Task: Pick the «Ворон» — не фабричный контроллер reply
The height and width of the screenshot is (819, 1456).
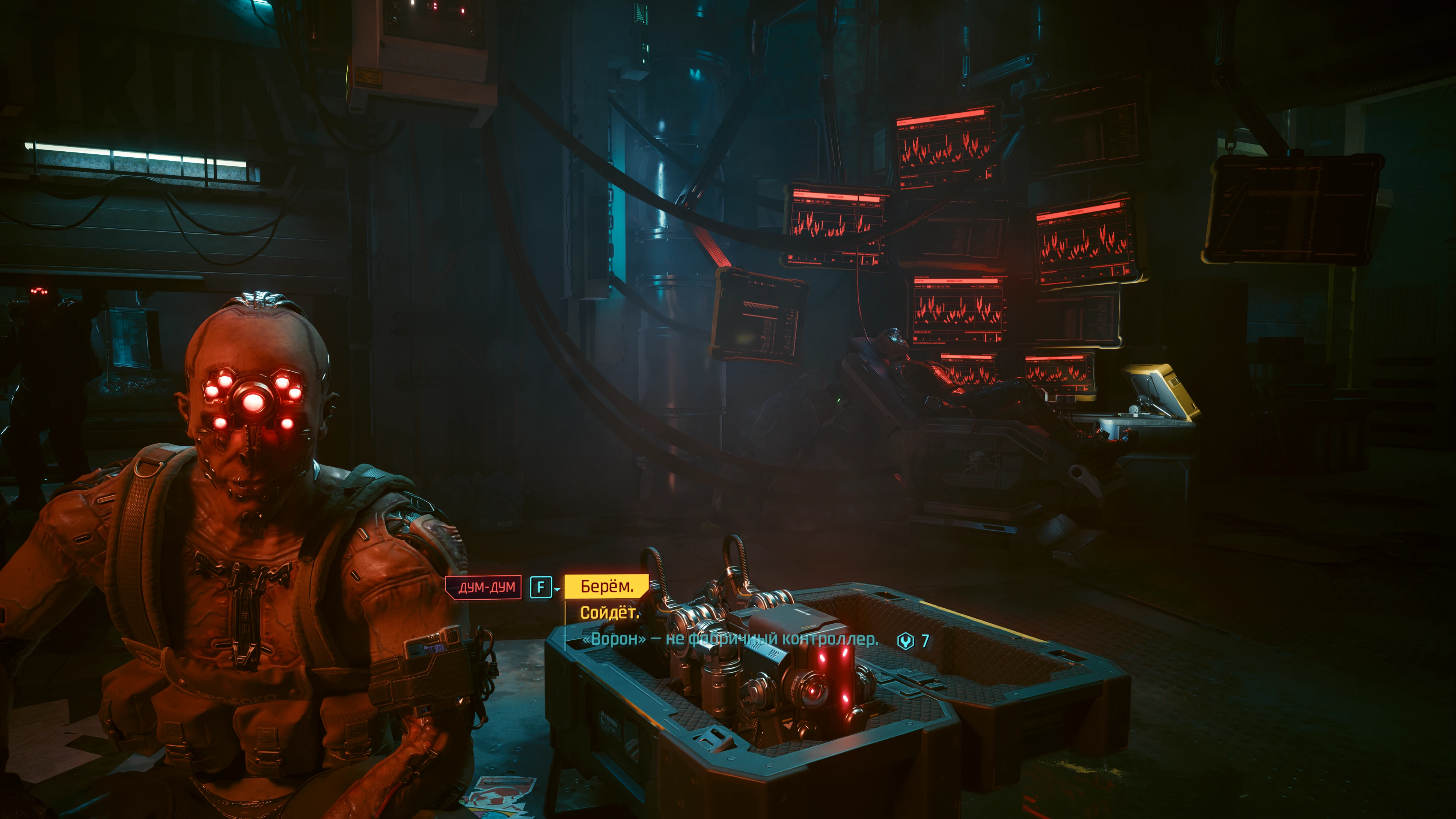Action: tap(730, 639)
